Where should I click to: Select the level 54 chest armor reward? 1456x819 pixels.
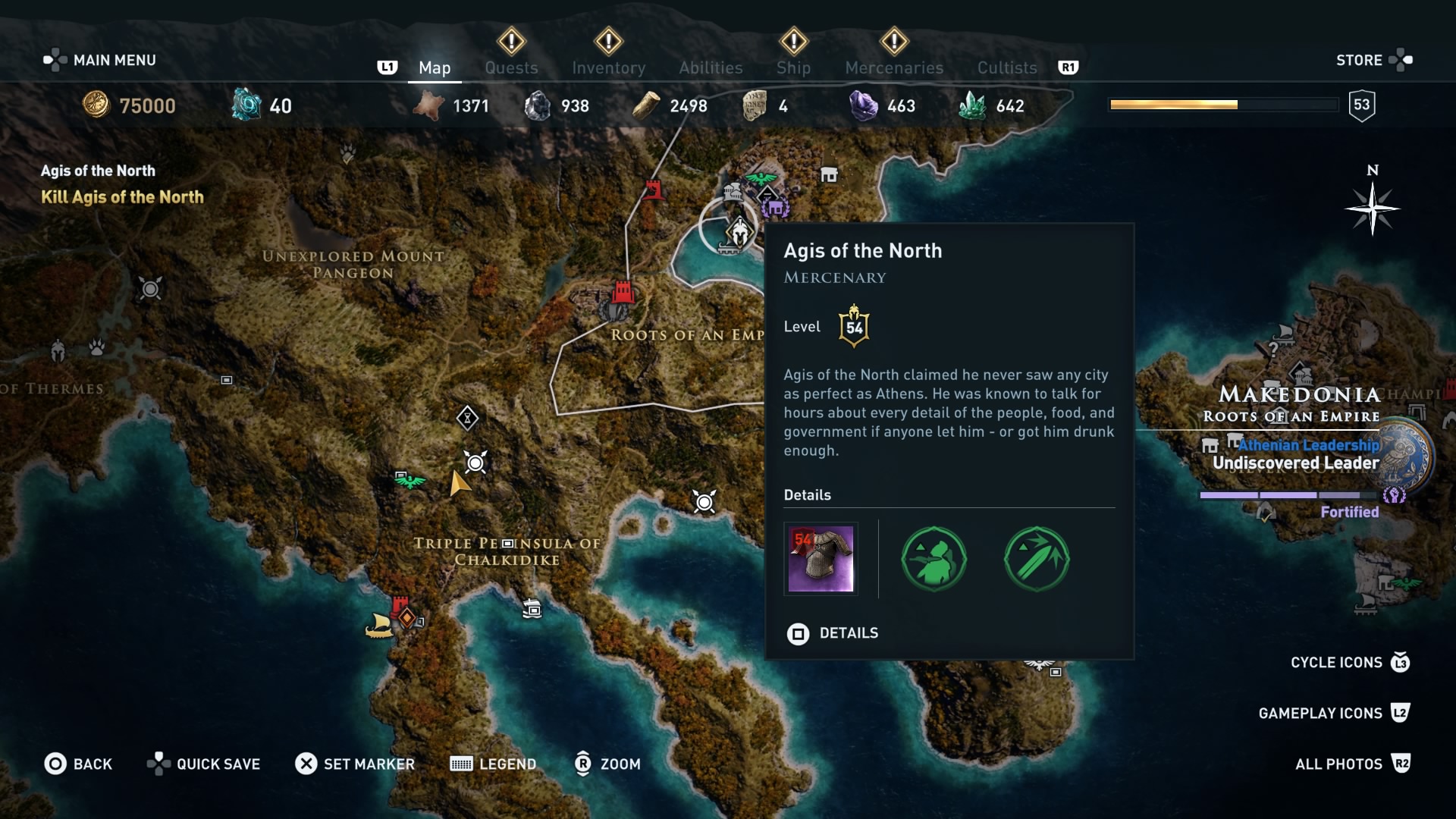click(x=821, y=560)
